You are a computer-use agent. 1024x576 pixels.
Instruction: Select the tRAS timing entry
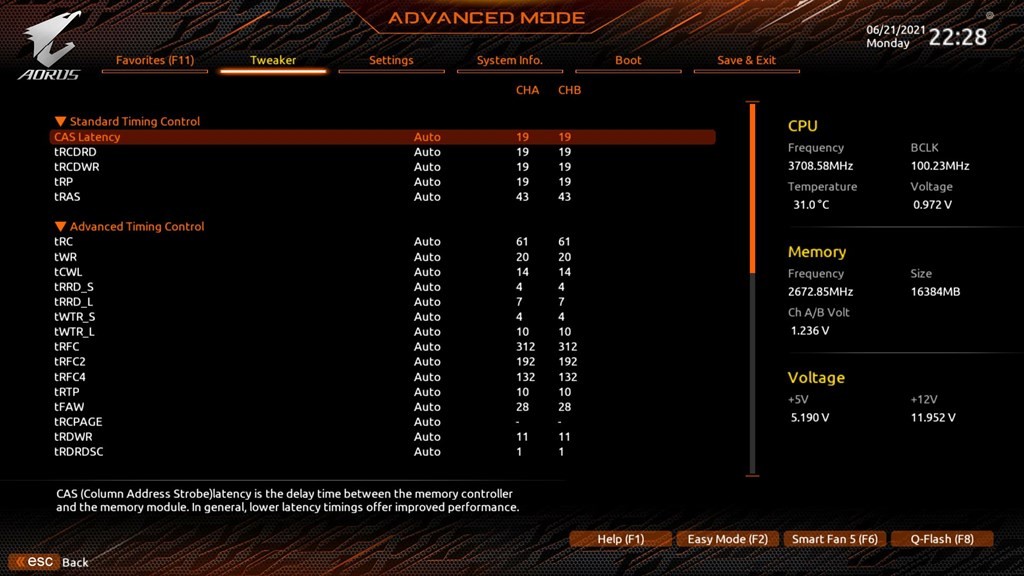(x=67, y=197)
